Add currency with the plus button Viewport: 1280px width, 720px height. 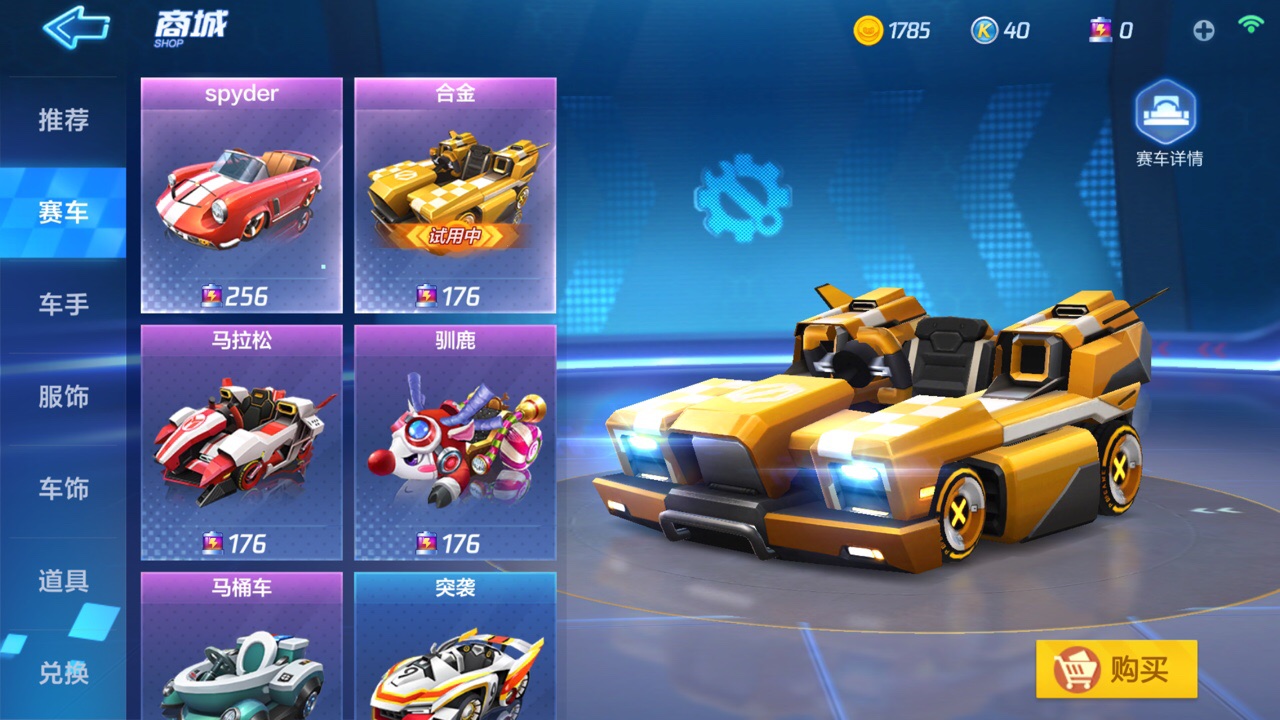click(1203, 31)
